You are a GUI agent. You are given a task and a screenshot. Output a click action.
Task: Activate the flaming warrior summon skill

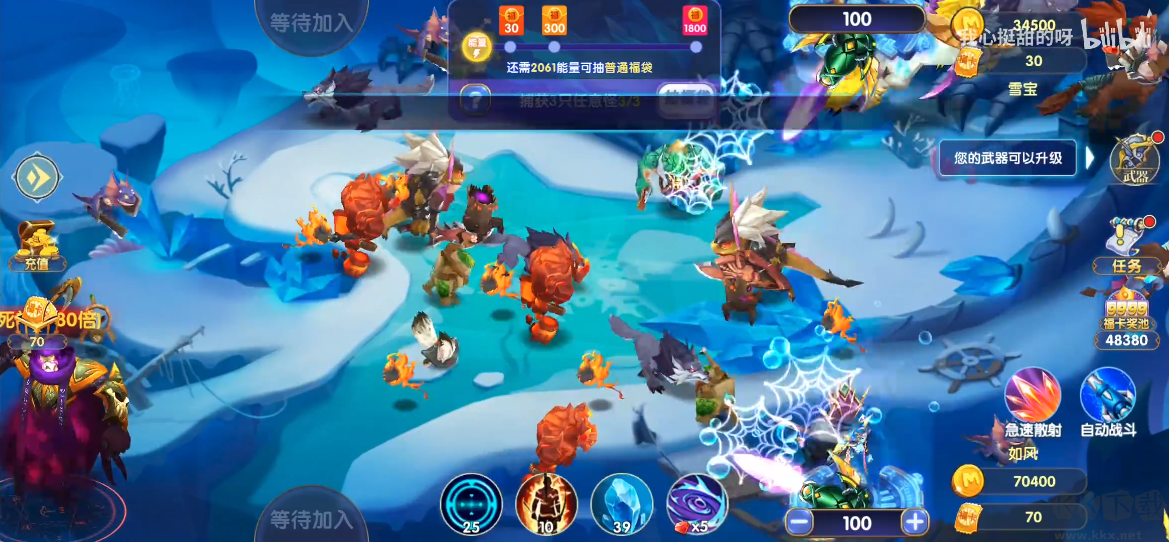click(x=547, y=503)
